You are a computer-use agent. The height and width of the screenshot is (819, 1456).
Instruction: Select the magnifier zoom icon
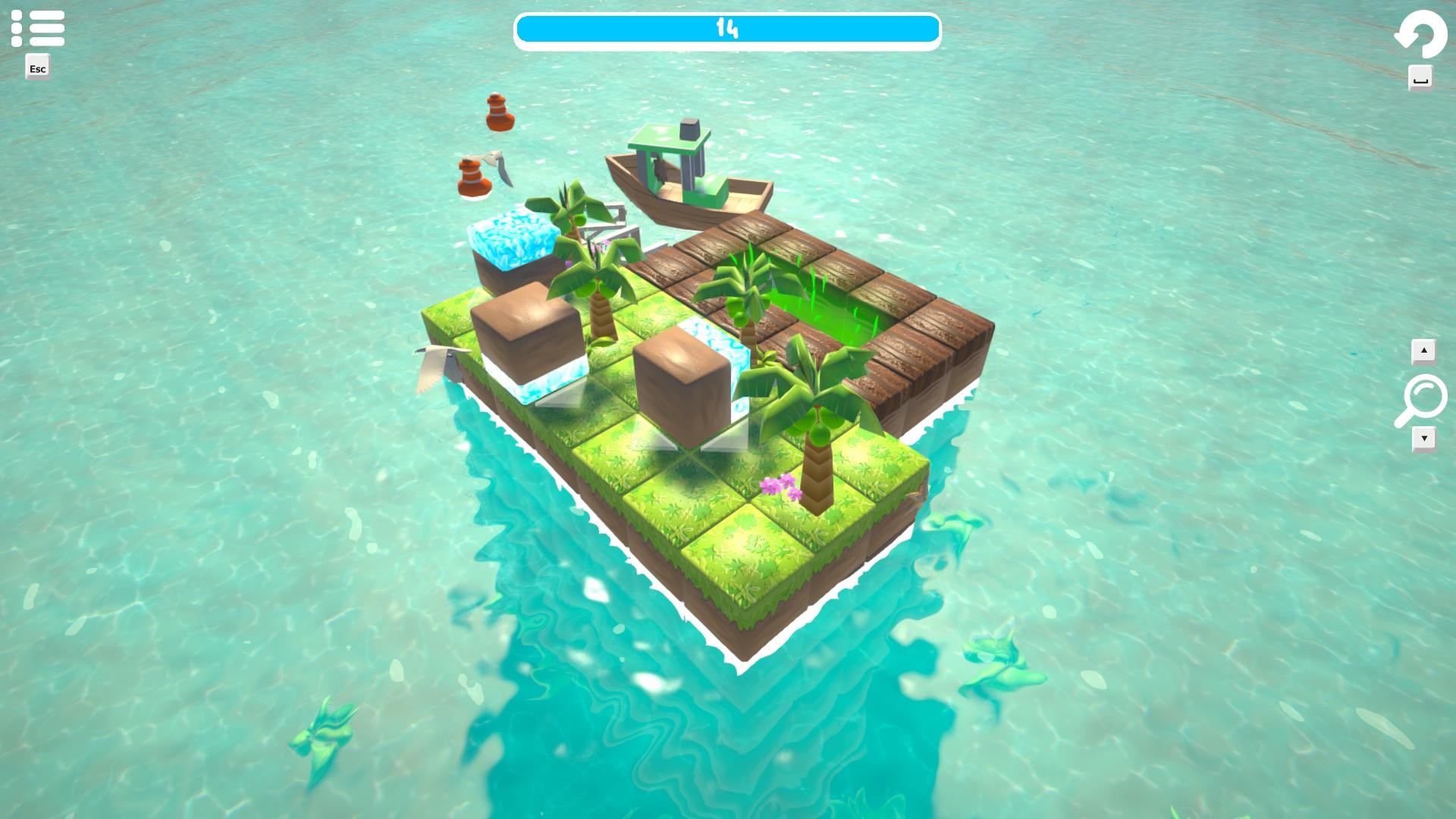tap(1424, 395)
